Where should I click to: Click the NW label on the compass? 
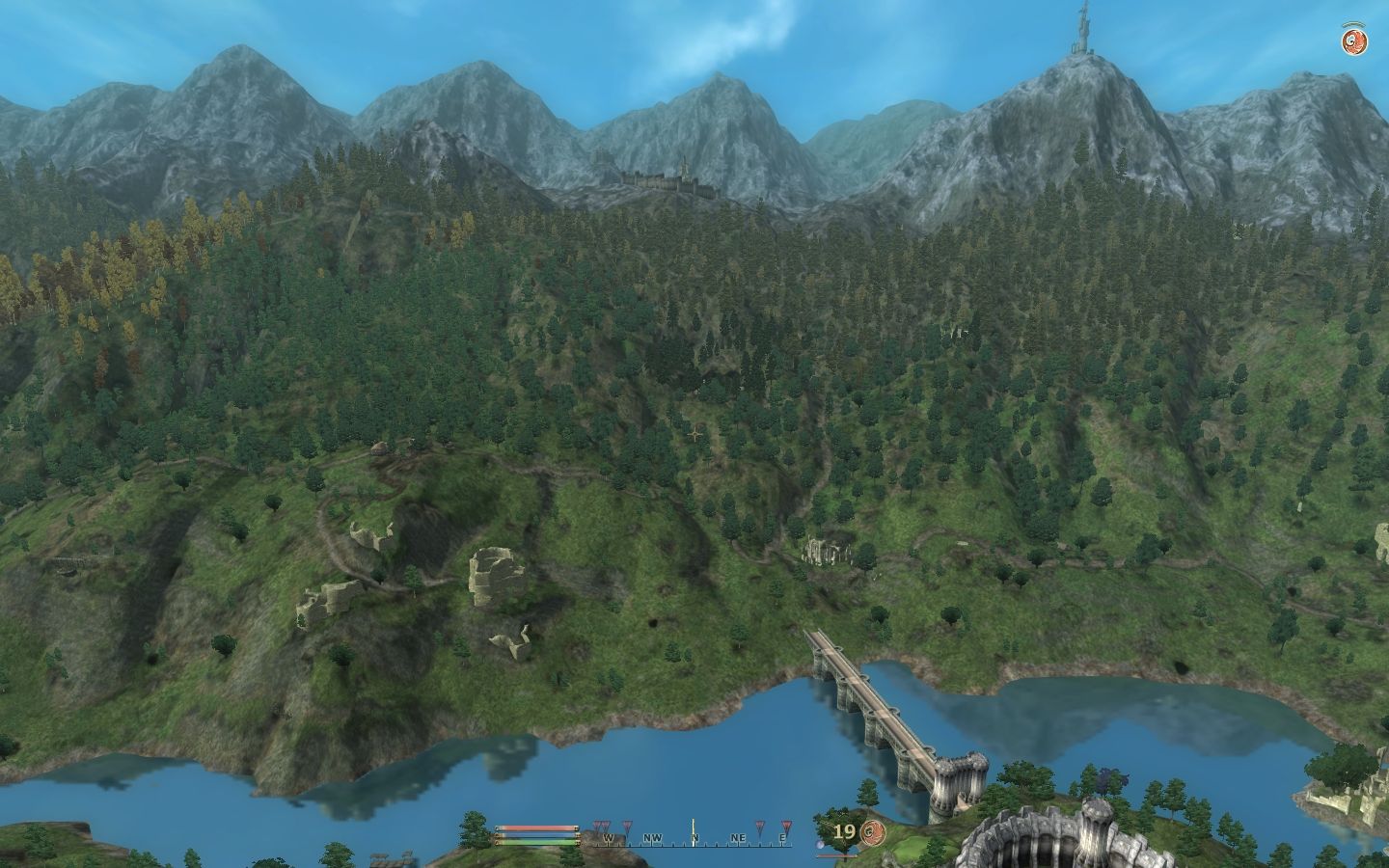click(x=654, y=837)
